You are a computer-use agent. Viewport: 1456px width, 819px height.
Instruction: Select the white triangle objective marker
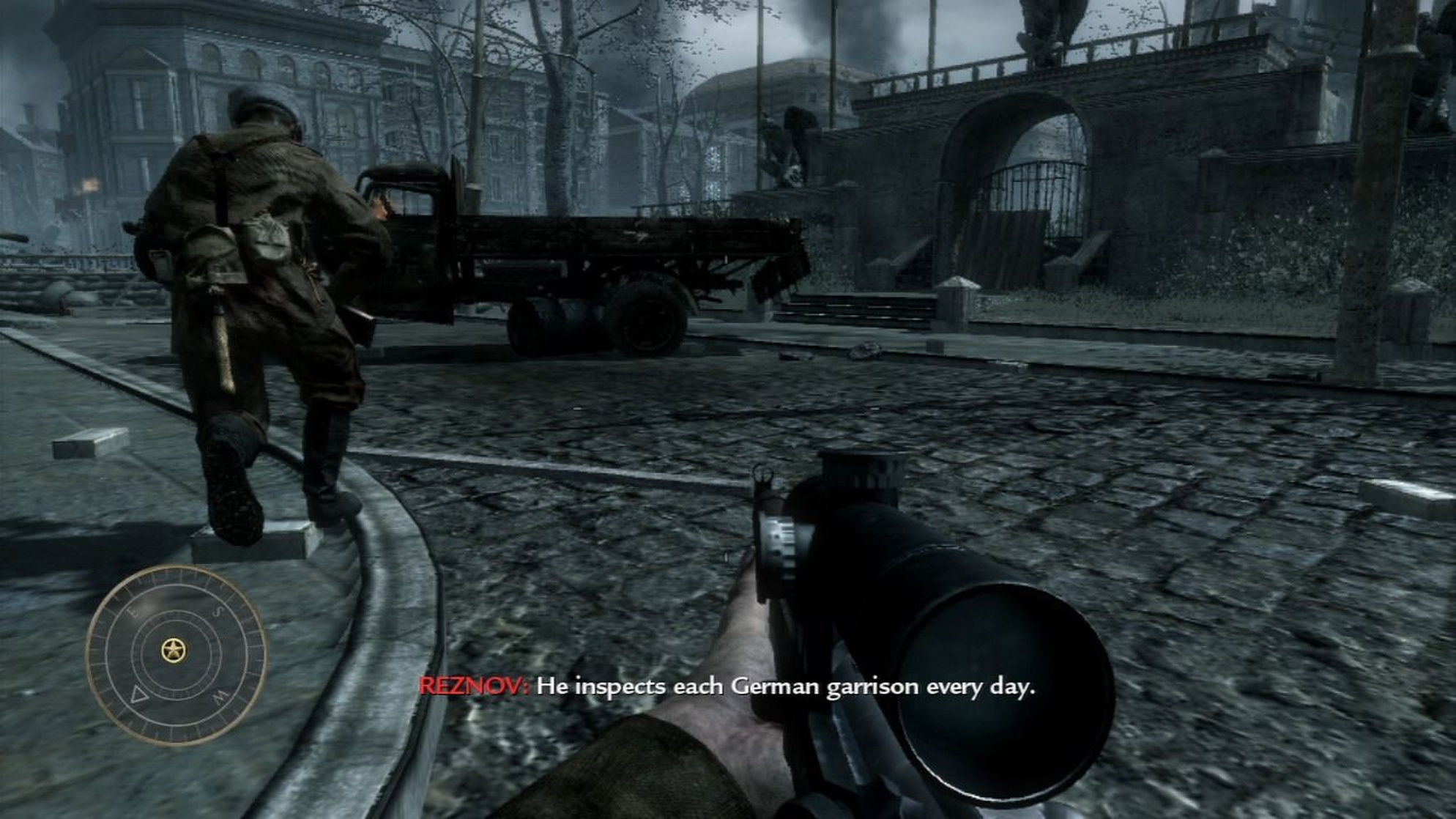[x=138, y=695]
